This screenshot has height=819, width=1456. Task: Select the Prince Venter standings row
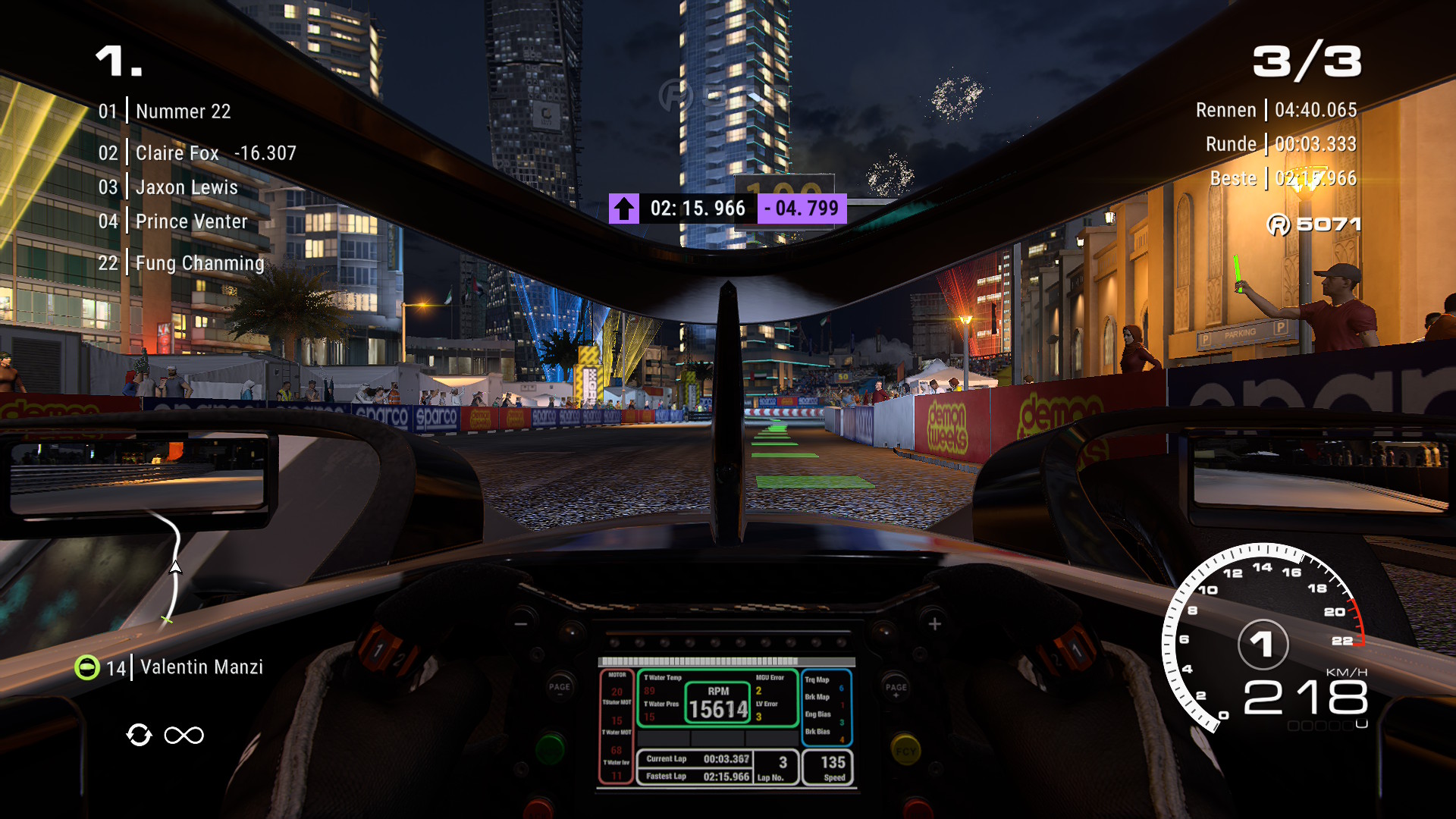[191, 221]
